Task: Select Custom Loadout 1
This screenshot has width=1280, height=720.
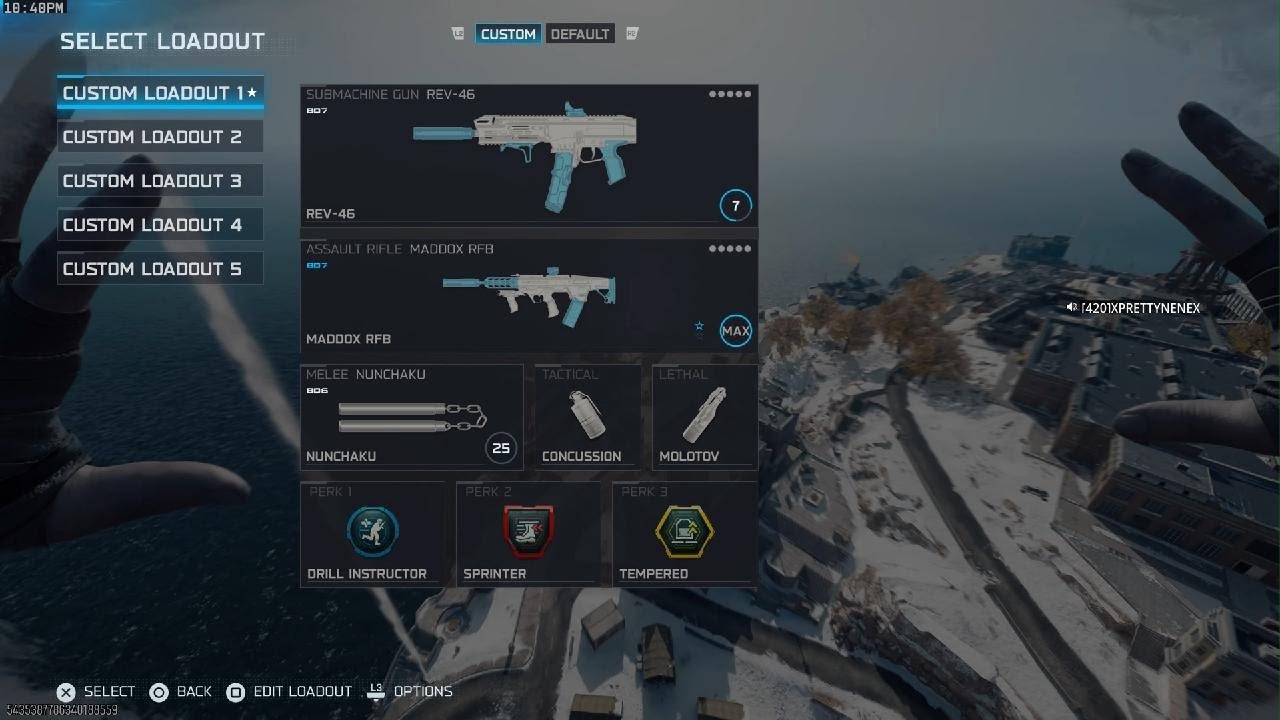Action: coord(160,93)
